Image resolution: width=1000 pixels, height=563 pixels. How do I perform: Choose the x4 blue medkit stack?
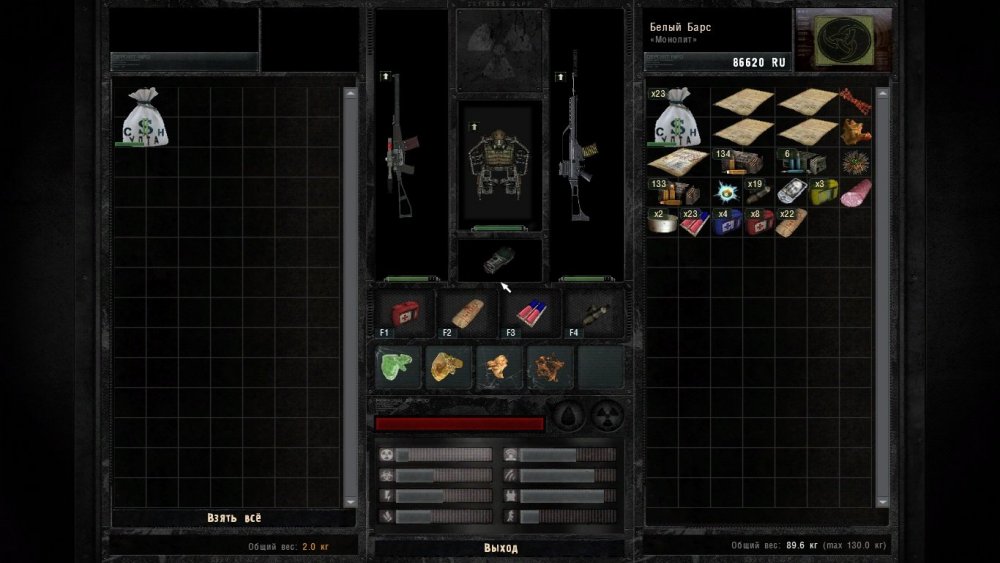point(728,221)
